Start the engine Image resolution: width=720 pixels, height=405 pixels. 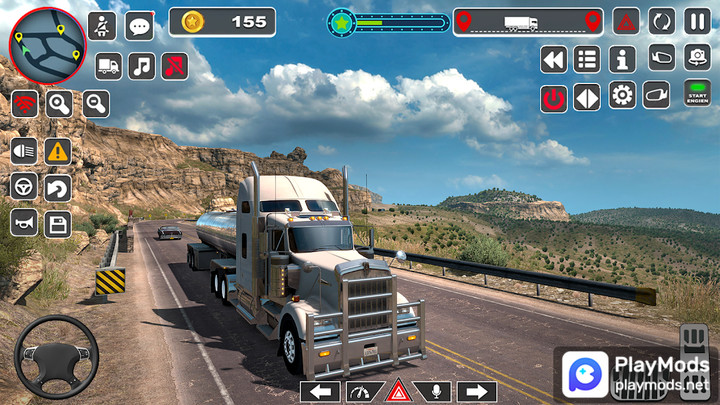697,94
